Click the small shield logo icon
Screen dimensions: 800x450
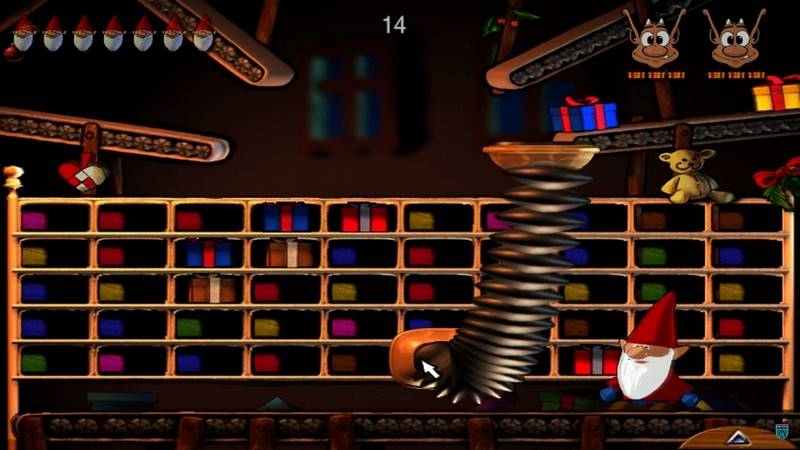(x=782, y=431)
